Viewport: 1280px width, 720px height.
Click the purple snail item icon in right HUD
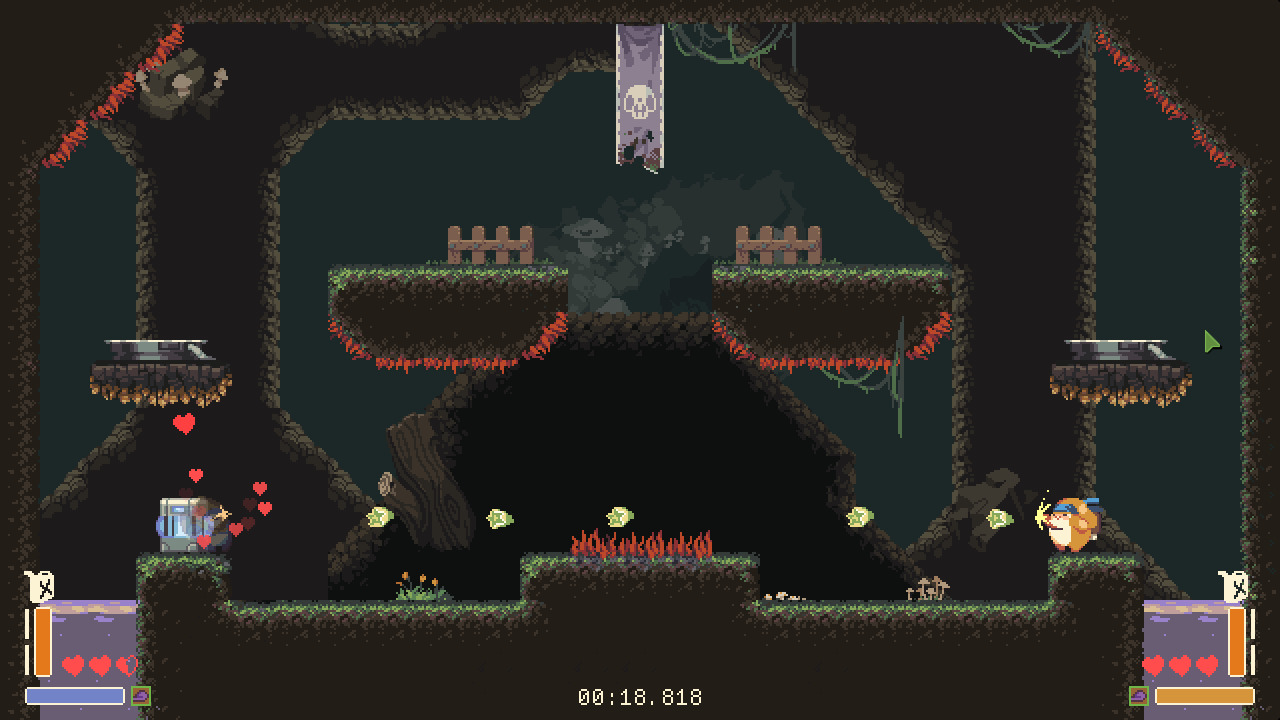point(1139,696)
